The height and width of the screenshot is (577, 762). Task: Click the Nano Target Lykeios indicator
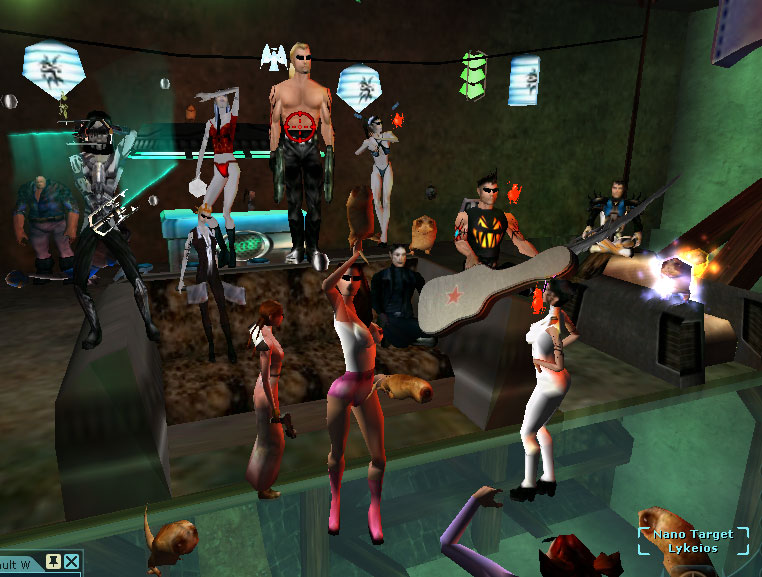(693, 541)
